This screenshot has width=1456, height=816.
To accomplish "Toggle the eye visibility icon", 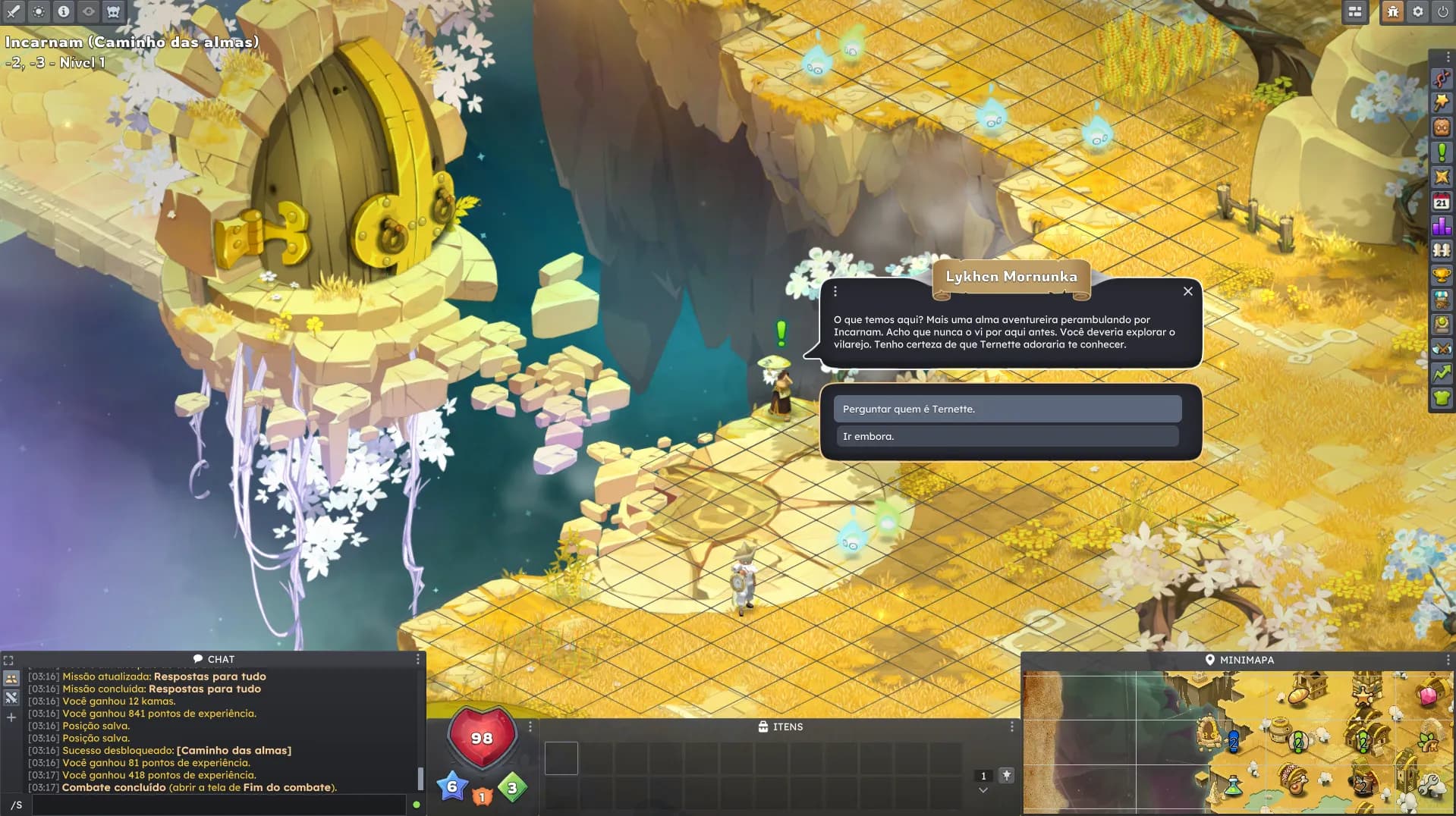I will click(89, 11).
